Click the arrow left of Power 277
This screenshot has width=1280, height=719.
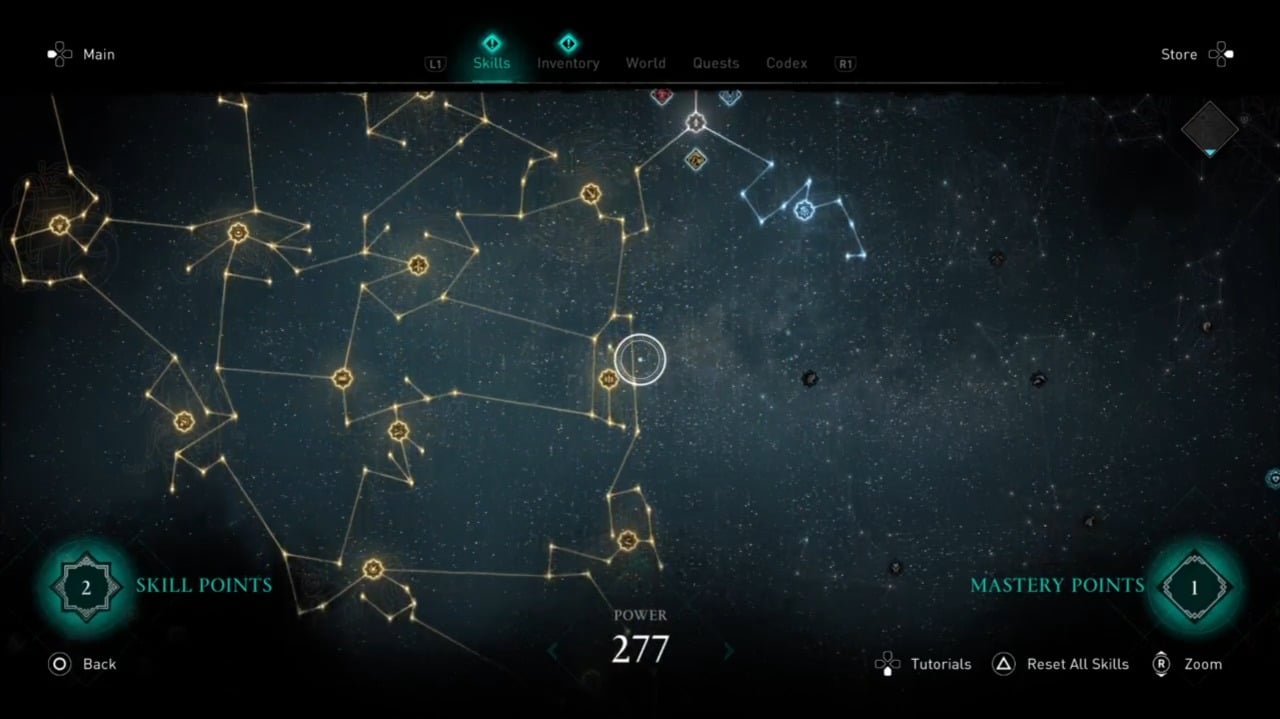click(553, 651)
